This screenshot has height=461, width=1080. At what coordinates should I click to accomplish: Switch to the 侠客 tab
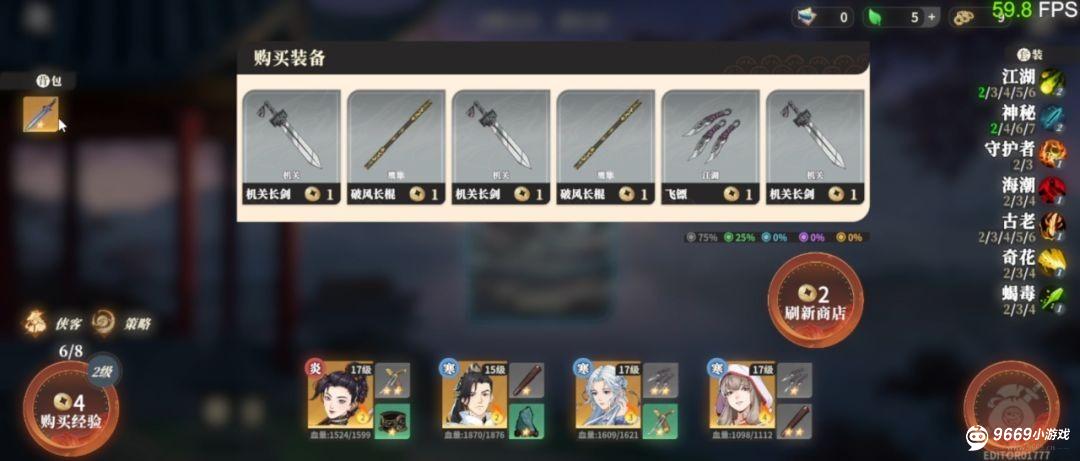[56, 323]
